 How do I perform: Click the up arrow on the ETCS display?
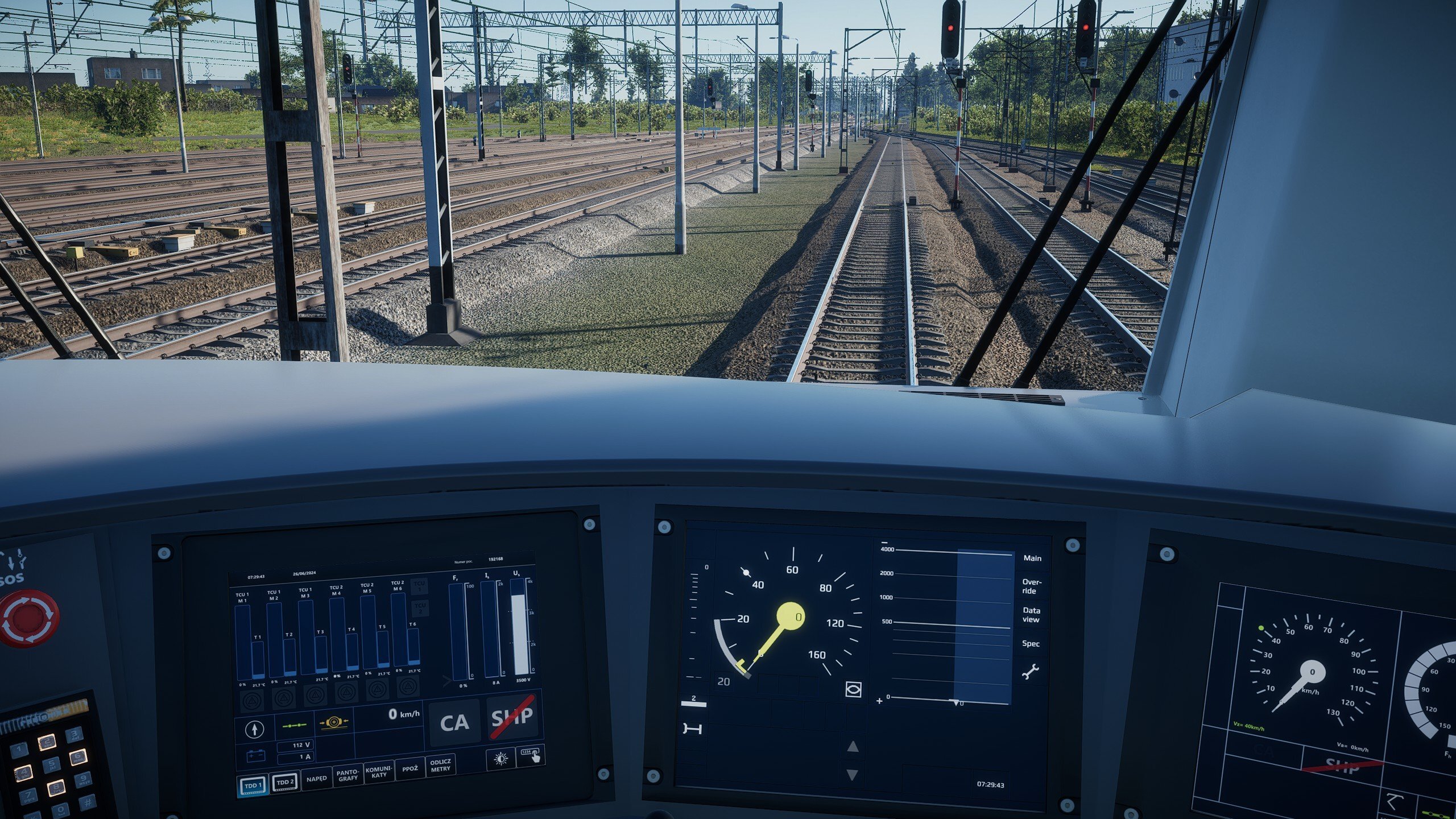coord(852,747)
